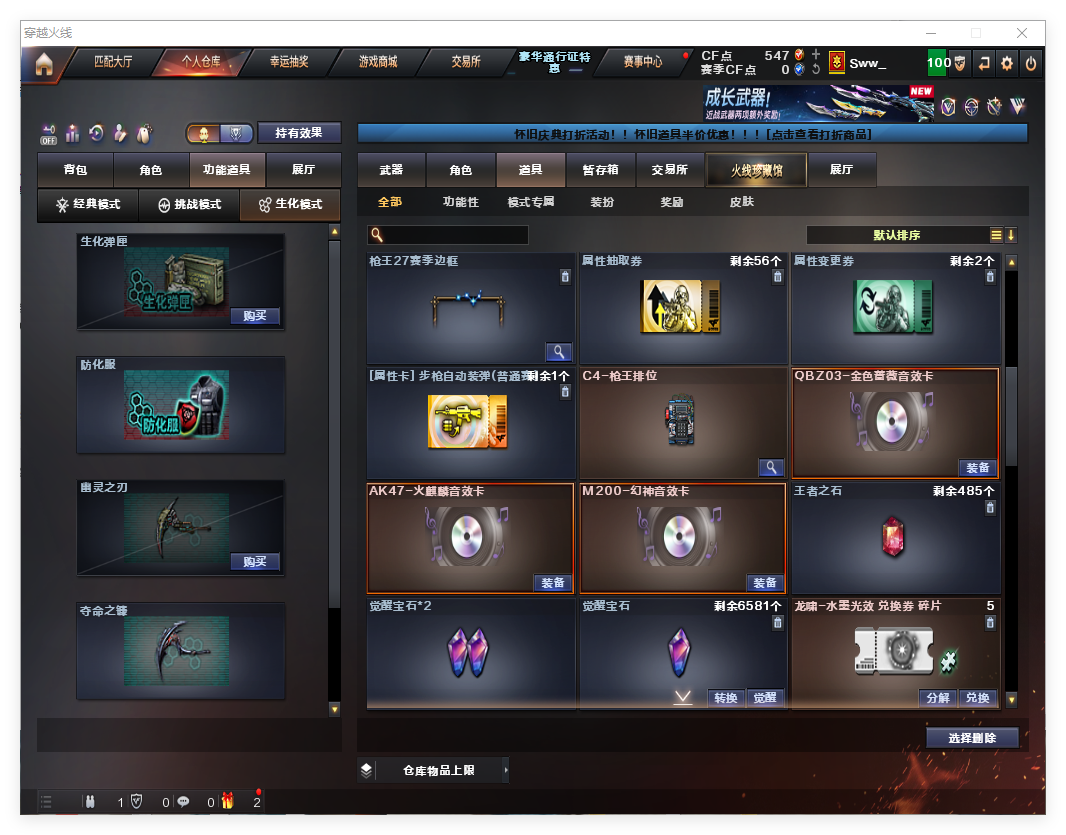Open the 匹配大厅 matchmaking hall
The height and width of the screenshot is (835, 1066).
112,62
